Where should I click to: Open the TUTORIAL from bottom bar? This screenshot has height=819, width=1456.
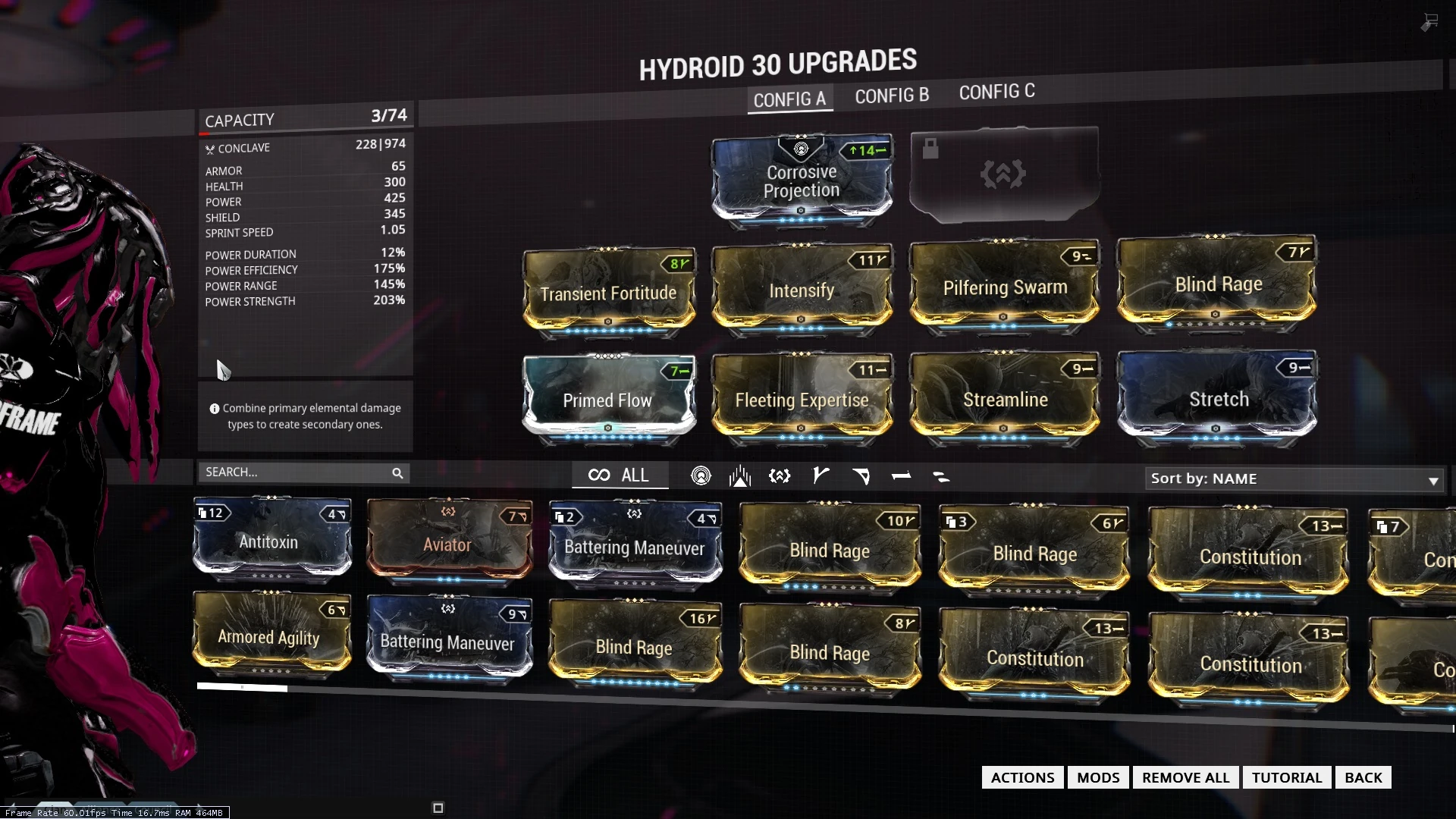1286,777
